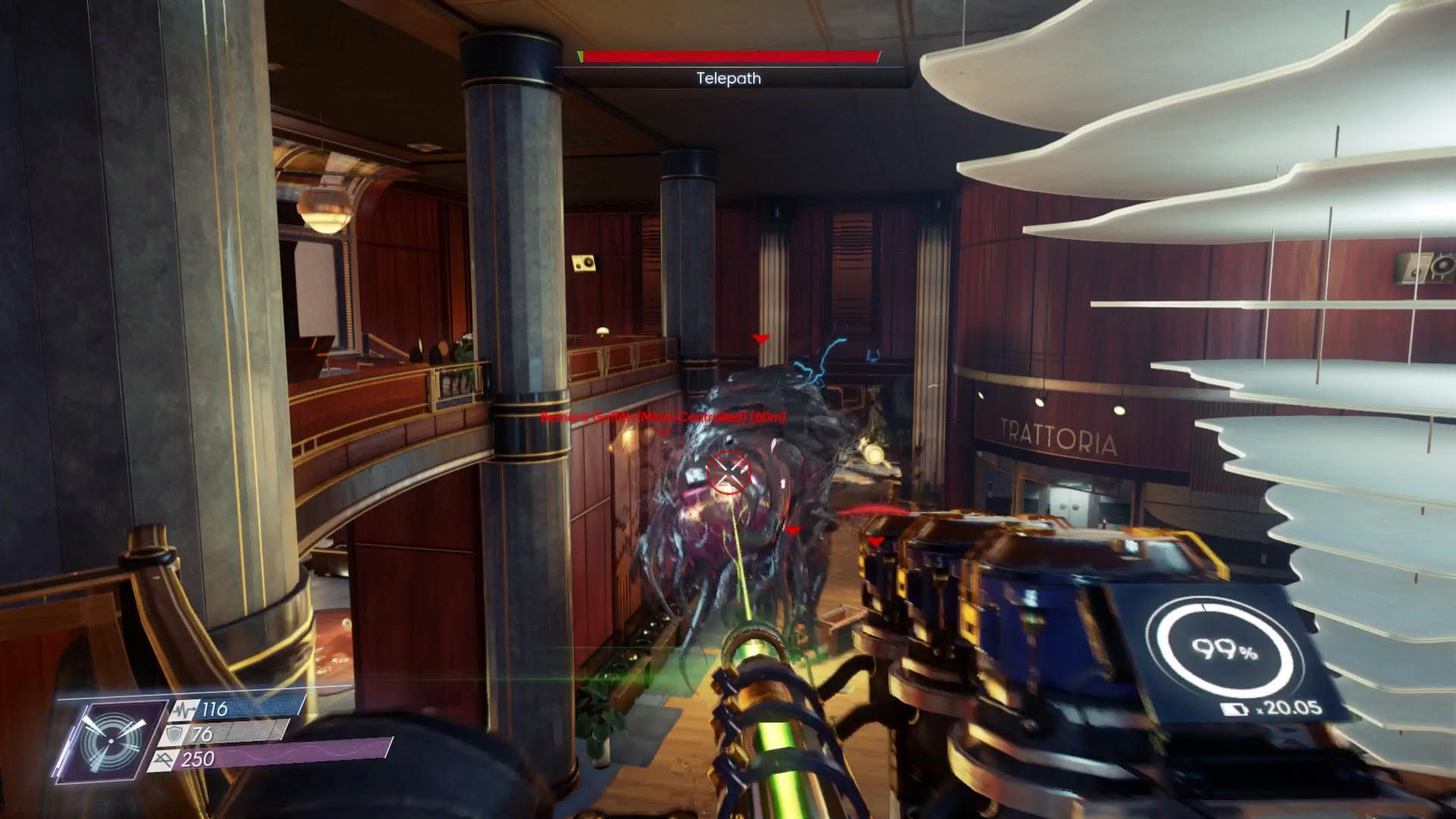
Task: Toggle the green hit indicator on Telepath bar
Action: (581, 55)
